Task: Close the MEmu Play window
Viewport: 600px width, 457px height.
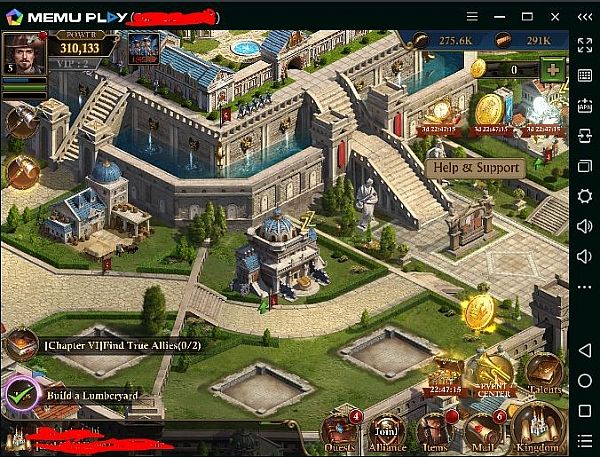Action: click(x=586, y=15)
